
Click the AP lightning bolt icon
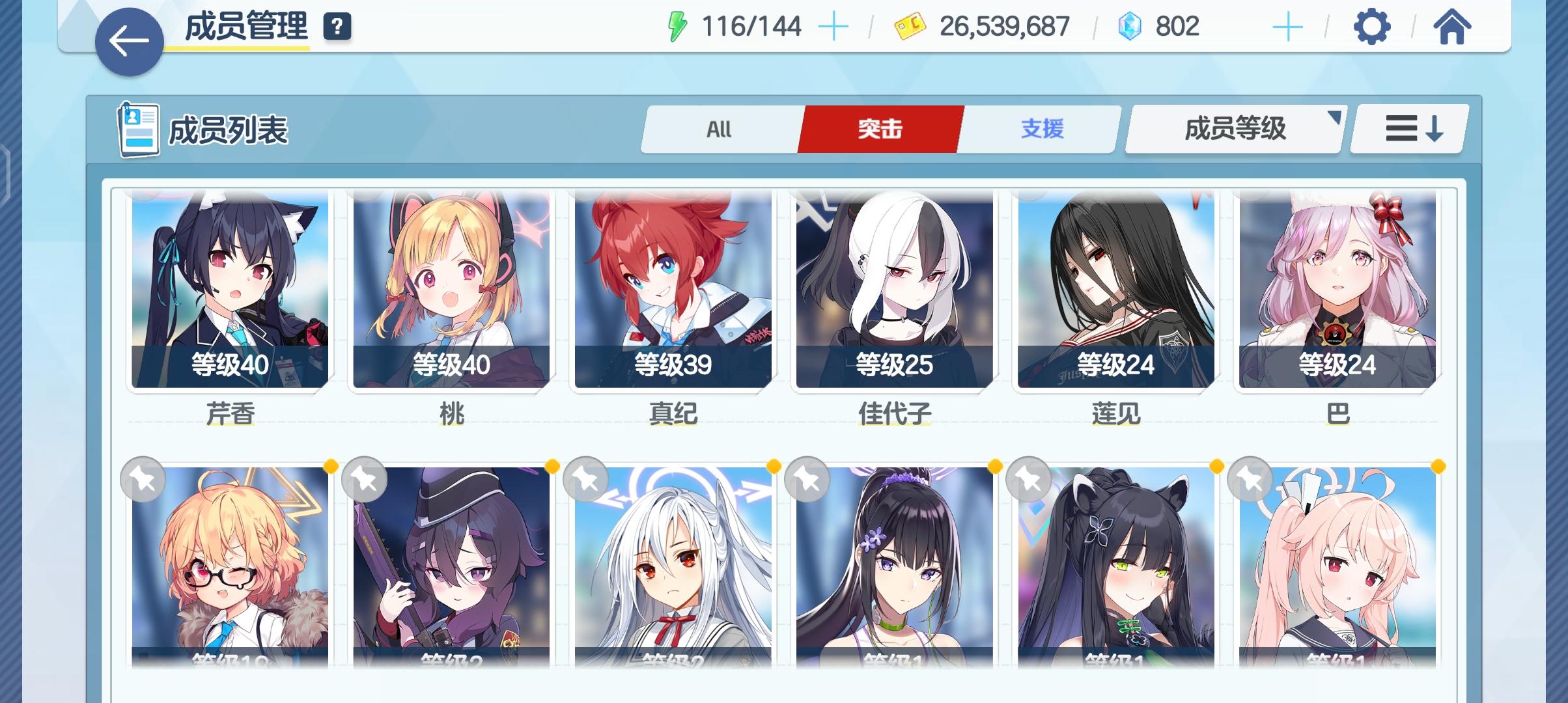coord(677,26)
